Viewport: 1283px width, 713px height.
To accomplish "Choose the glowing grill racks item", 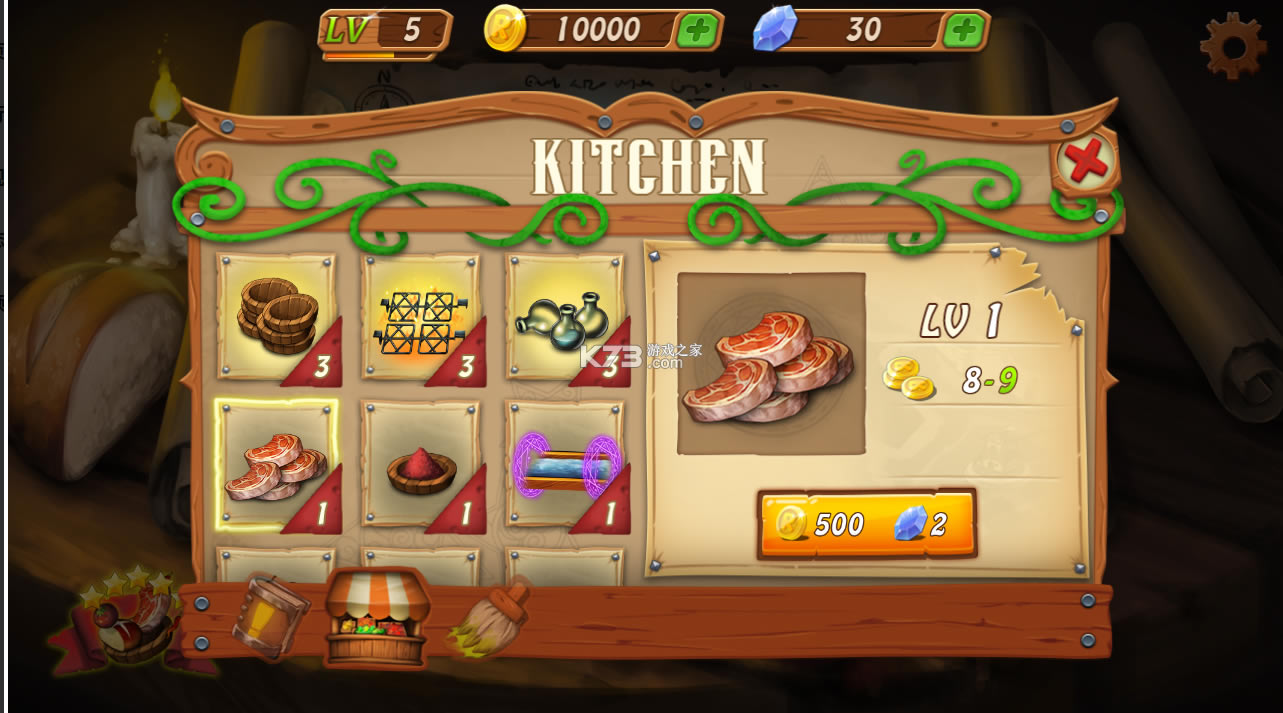I will (x=421, y=318).
